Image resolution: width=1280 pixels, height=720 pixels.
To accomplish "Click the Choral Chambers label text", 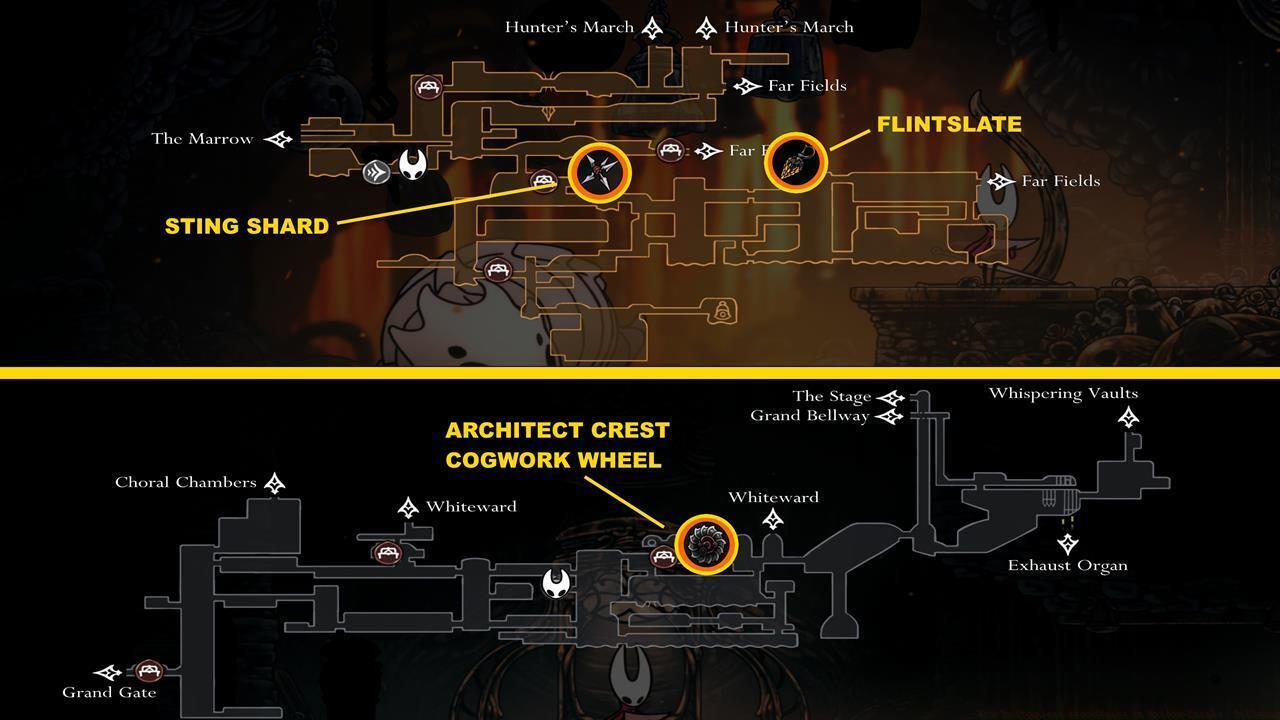I will tap(185, 482).
